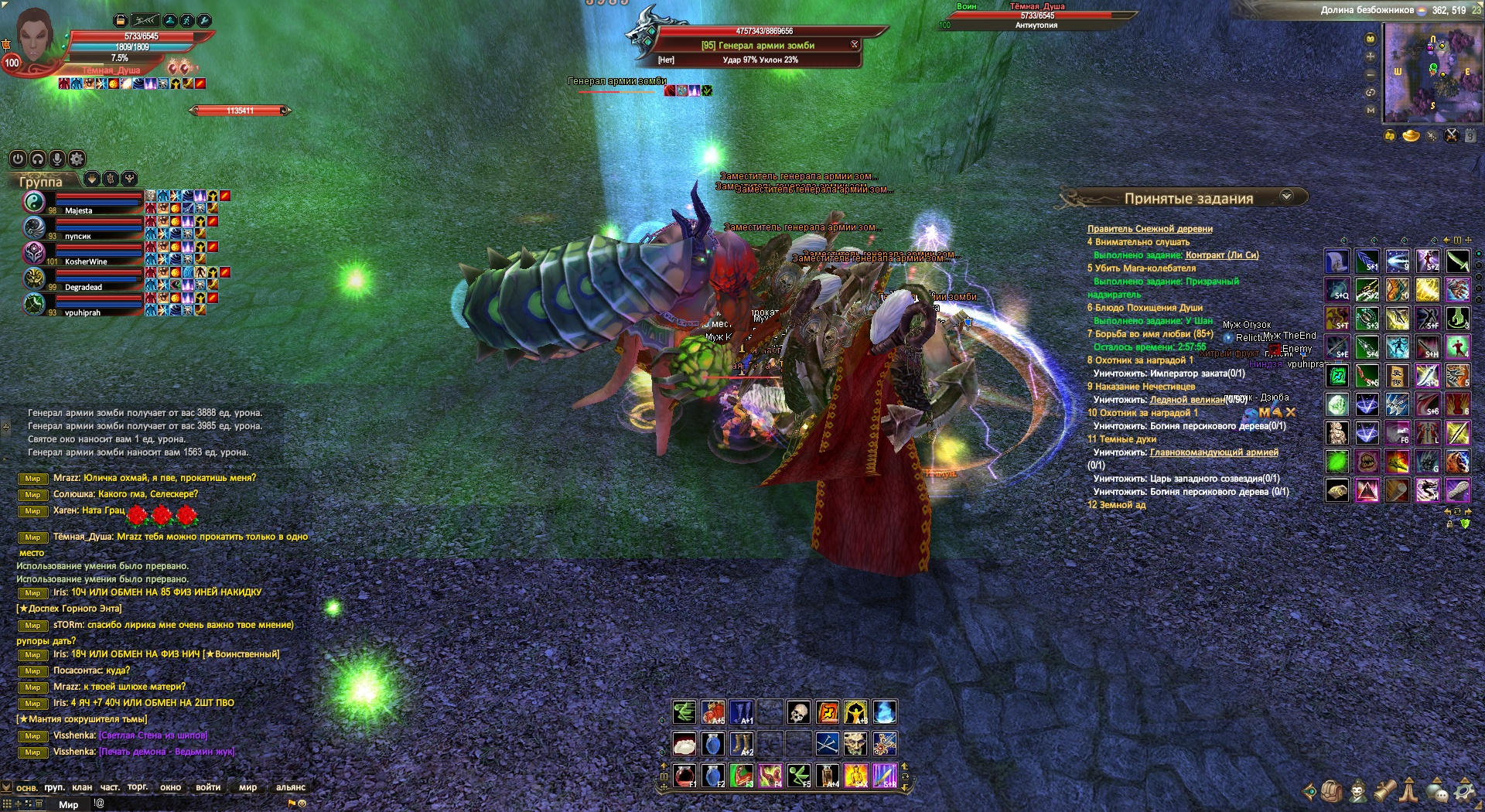
Task: Open the «торг.» trade chat tab
Action: pos(138,787)
